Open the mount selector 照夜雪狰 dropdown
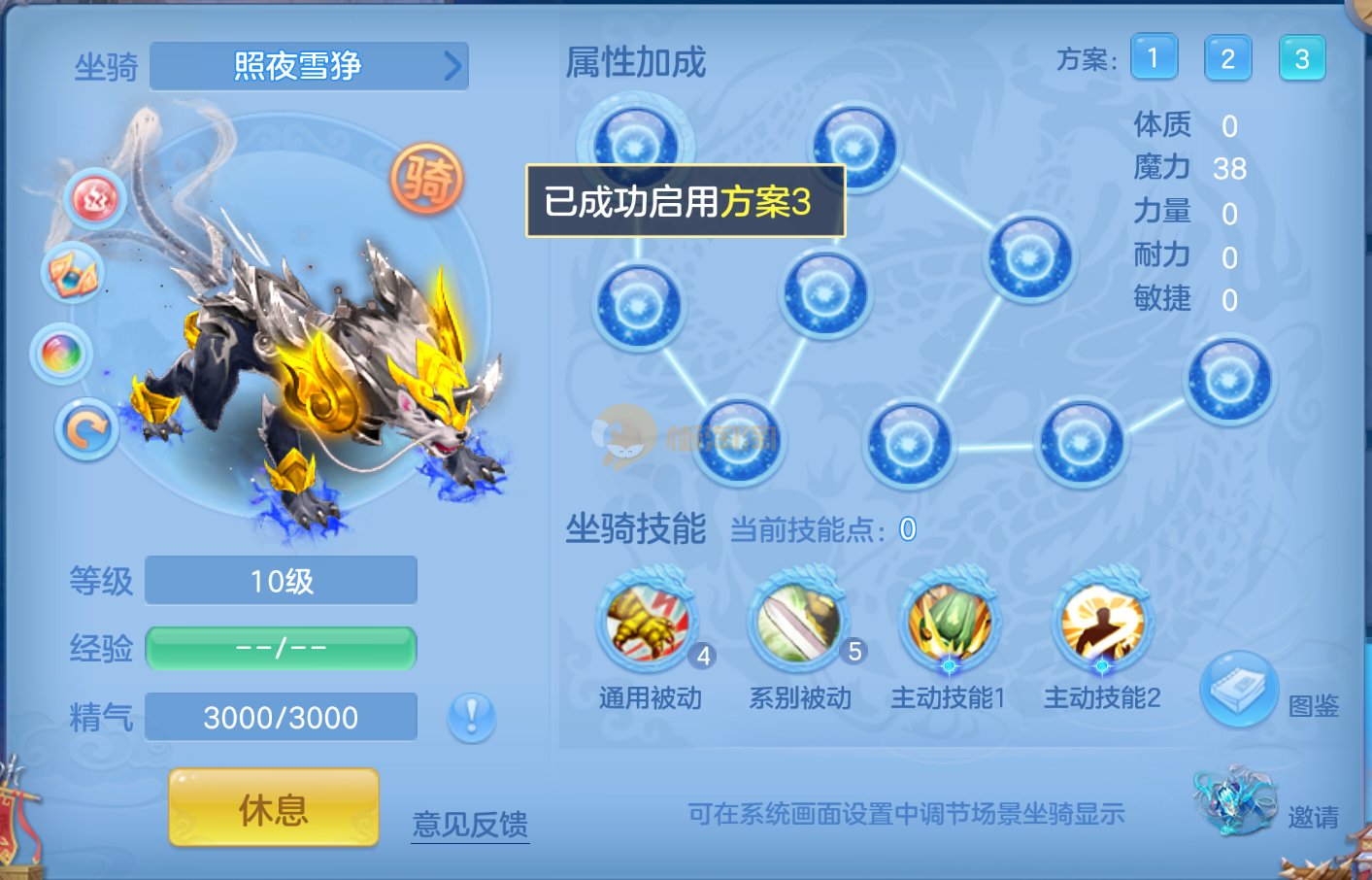The width and height of the screenshot is (1372, 880). pos(309,66)
